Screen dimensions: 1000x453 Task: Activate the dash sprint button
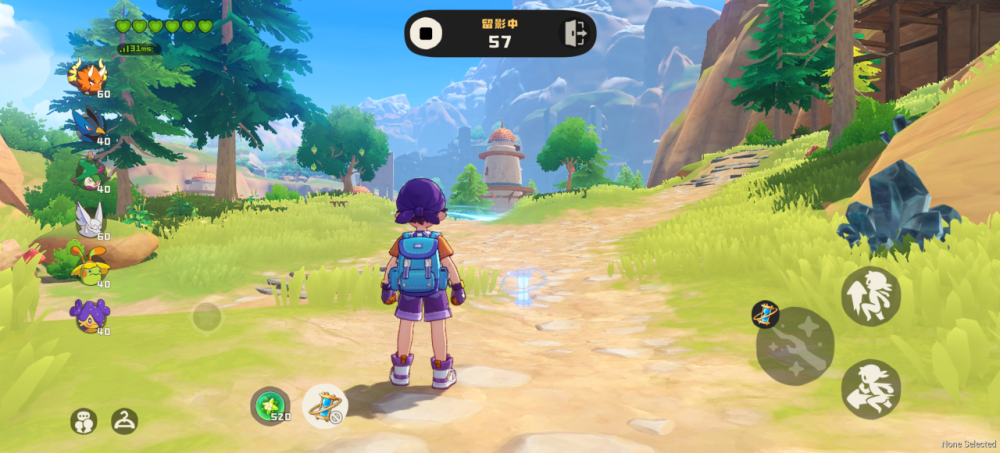click(x=870, y=389)
